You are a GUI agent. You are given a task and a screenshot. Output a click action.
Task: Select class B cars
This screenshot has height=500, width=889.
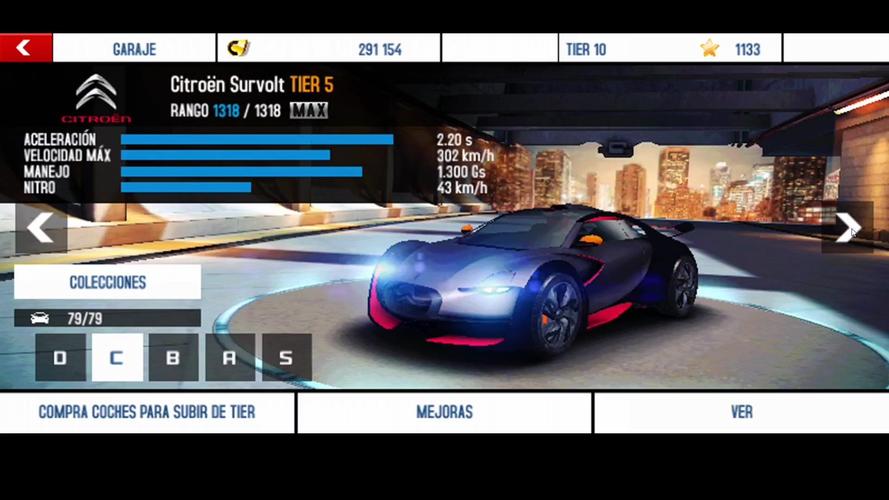pos(173,358)
